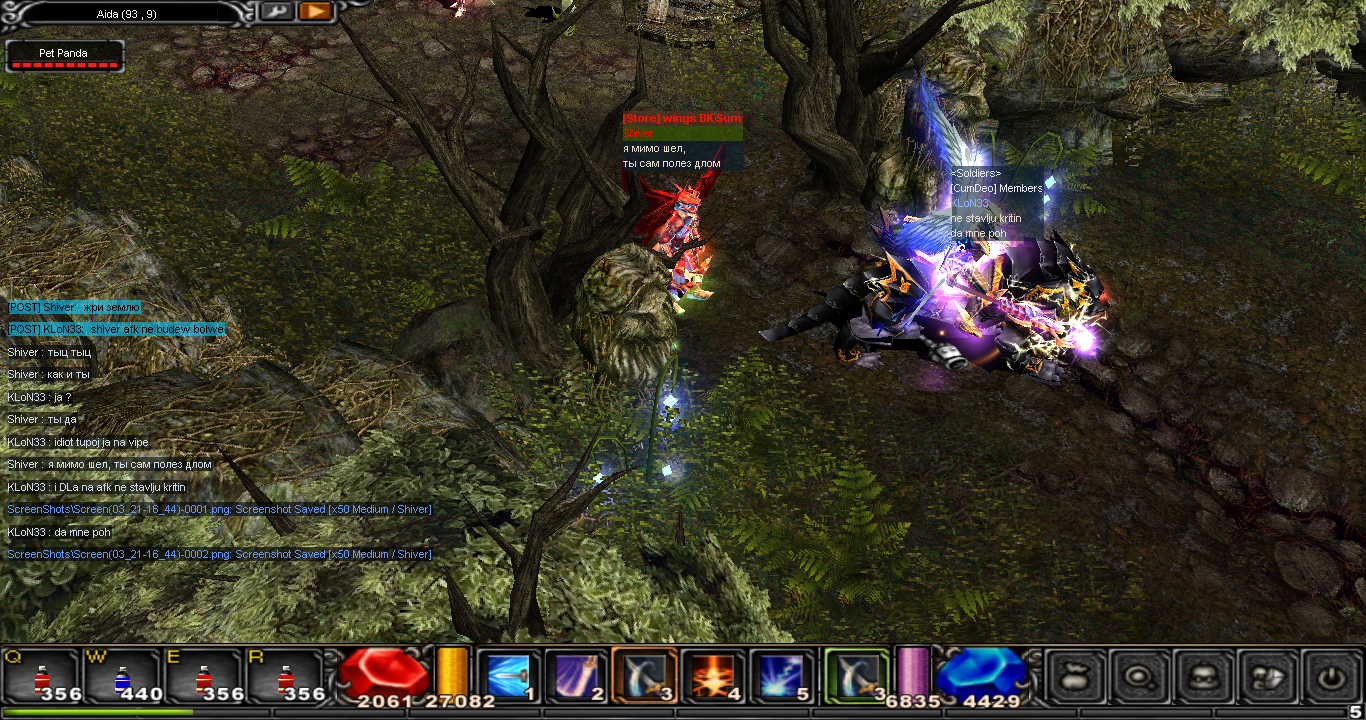Activate the fiery burst skill numbered 4

pyautogui.click(x=713, y=676)
